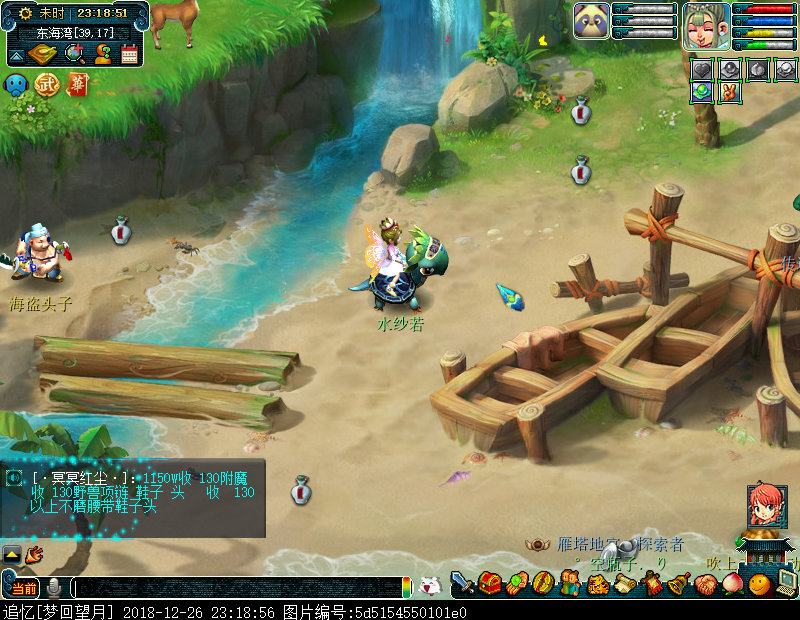Click the sword attack icon on bottom bar
This screenshot has width=800, height=620.
[x=462, y=582]
